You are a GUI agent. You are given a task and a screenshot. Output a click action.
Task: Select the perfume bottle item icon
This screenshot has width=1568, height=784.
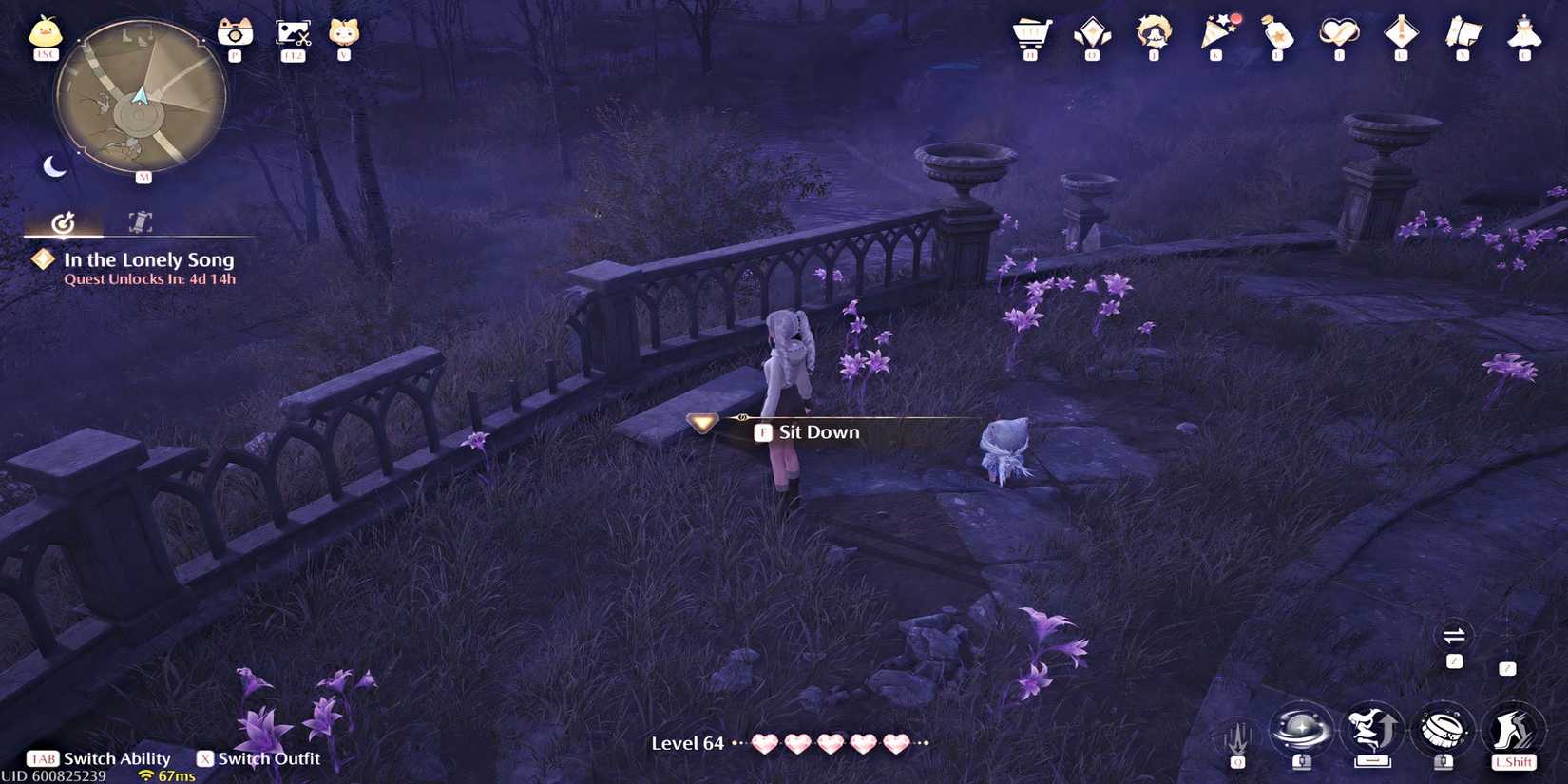[x=1275, y=36]
